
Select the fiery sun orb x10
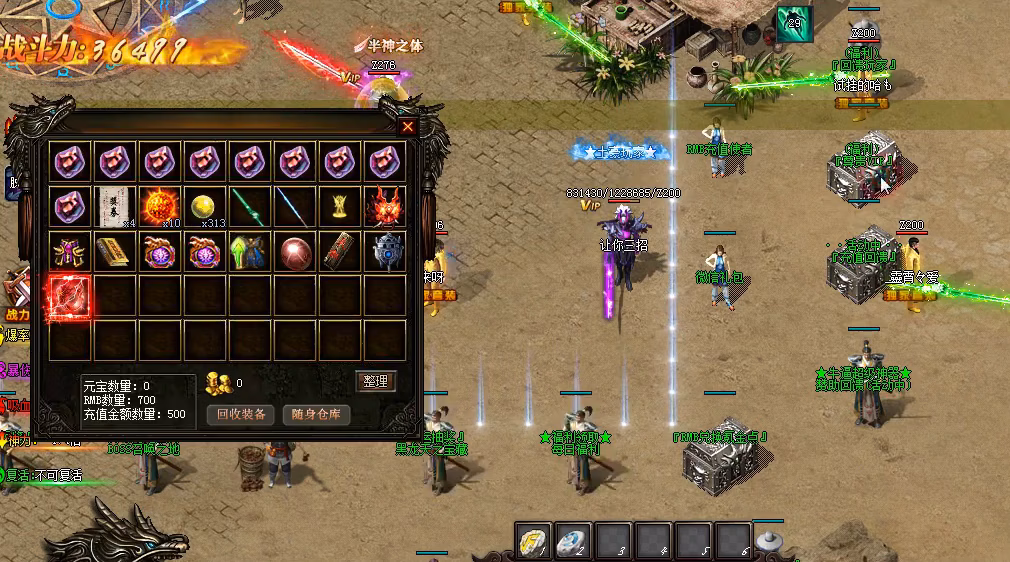pos(161,206)
